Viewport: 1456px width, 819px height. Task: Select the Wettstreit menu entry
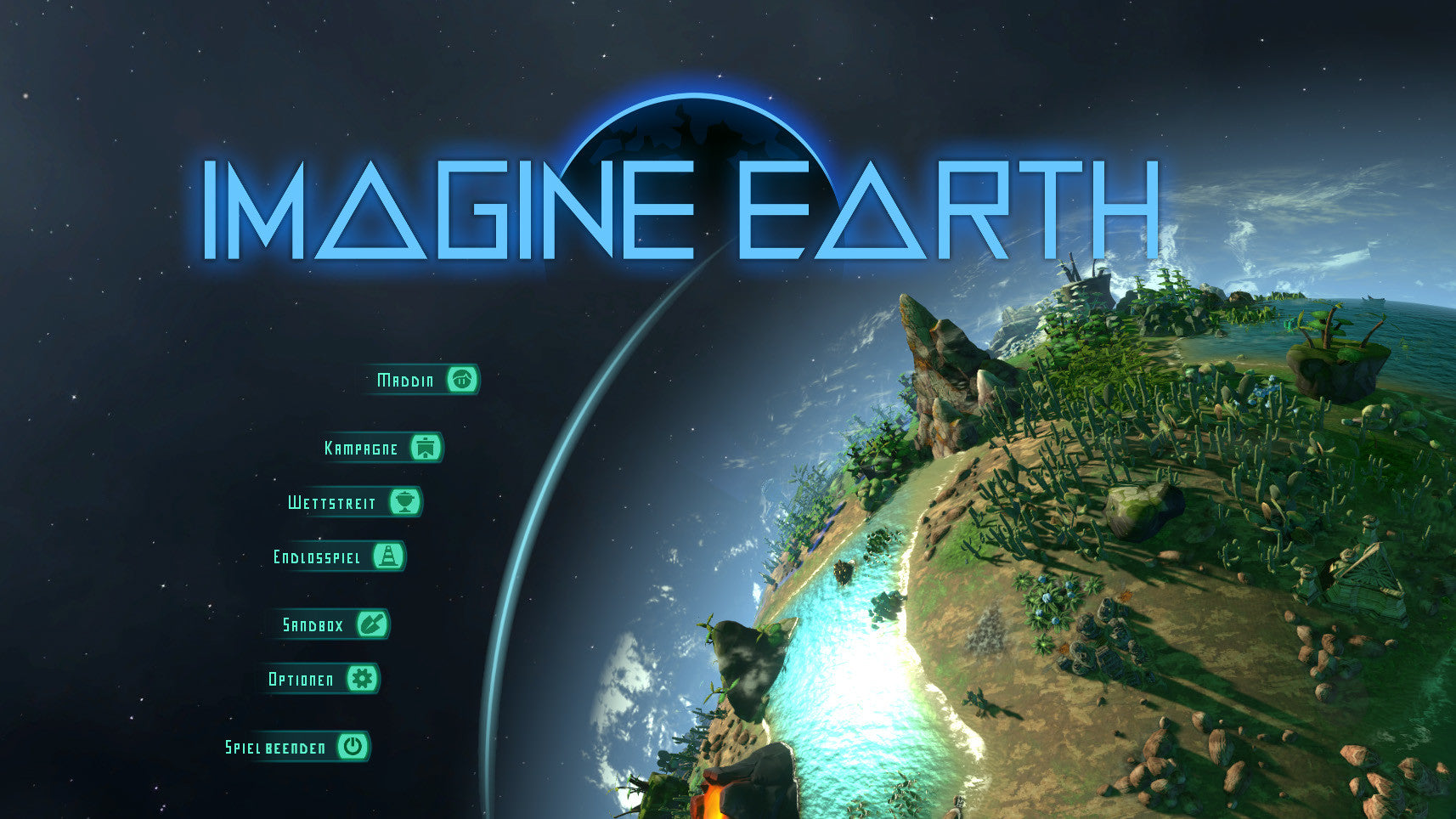coord(353,502)
